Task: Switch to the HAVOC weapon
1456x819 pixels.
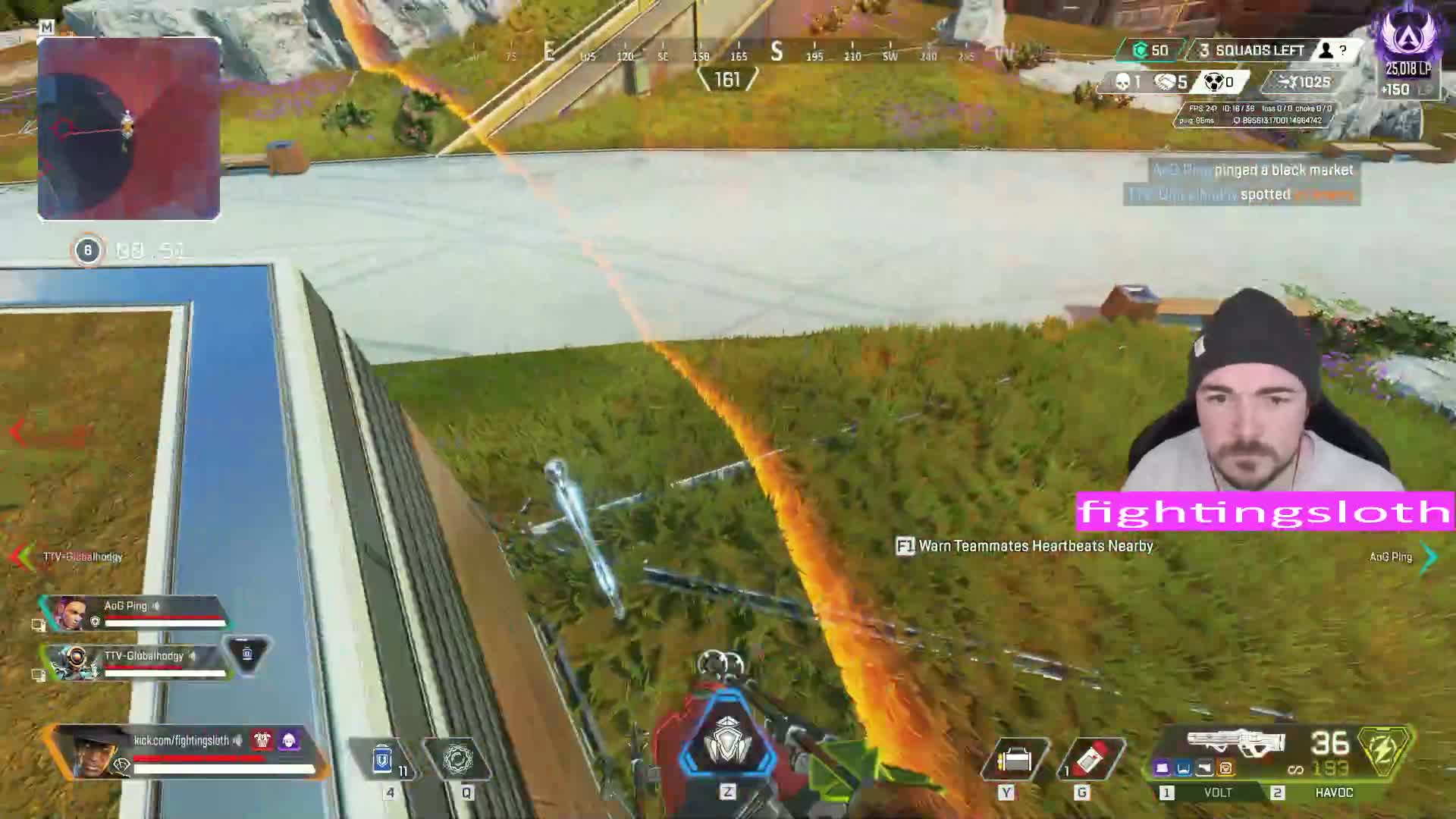Action: (x=1333, y=792)
